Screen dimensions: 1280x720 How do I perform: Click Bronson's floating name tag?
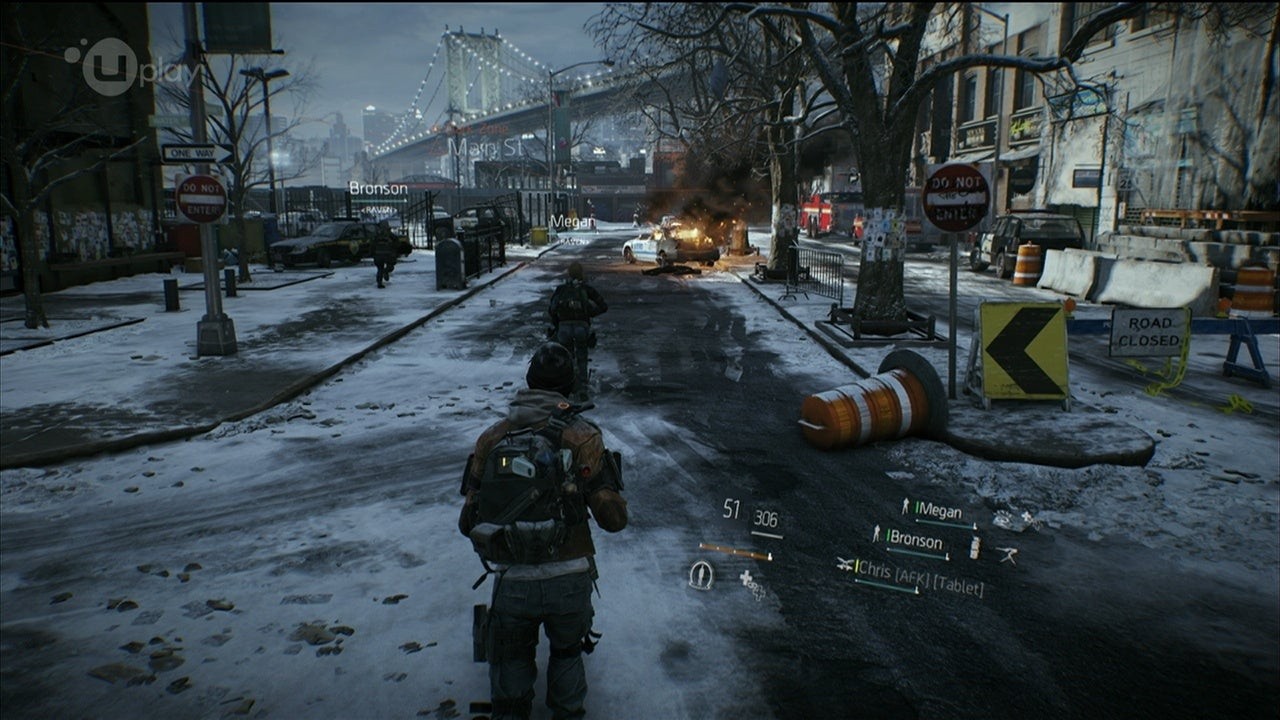[x=378, y=188]
